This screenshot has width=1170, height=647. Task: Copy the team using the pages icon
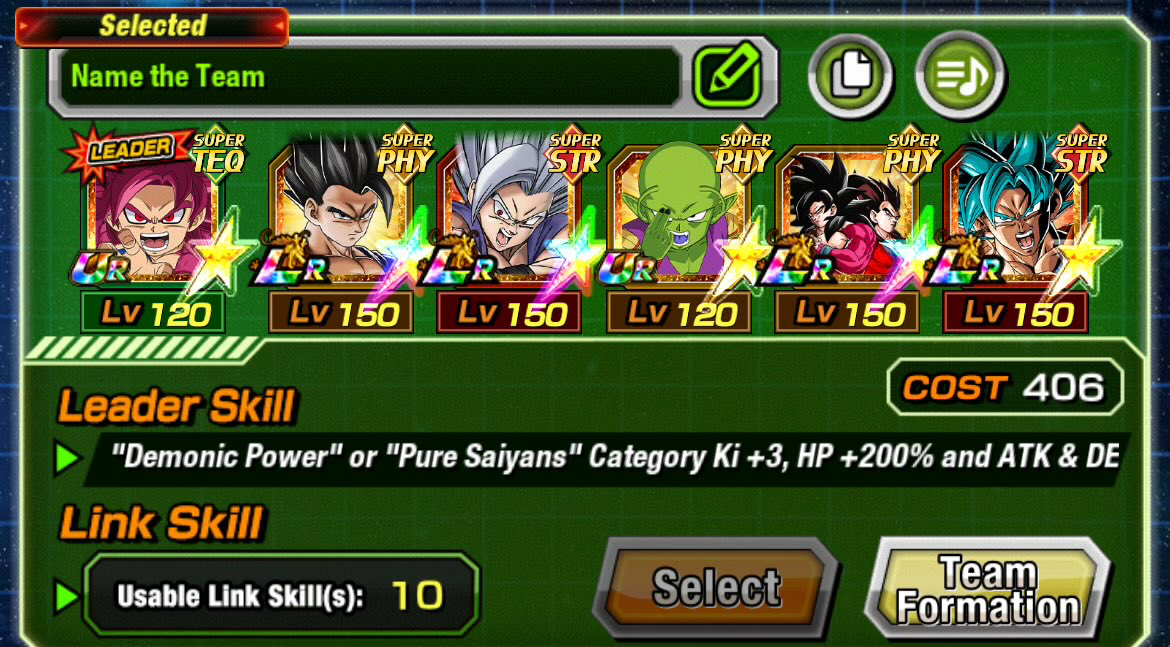(x=850, y=75)
